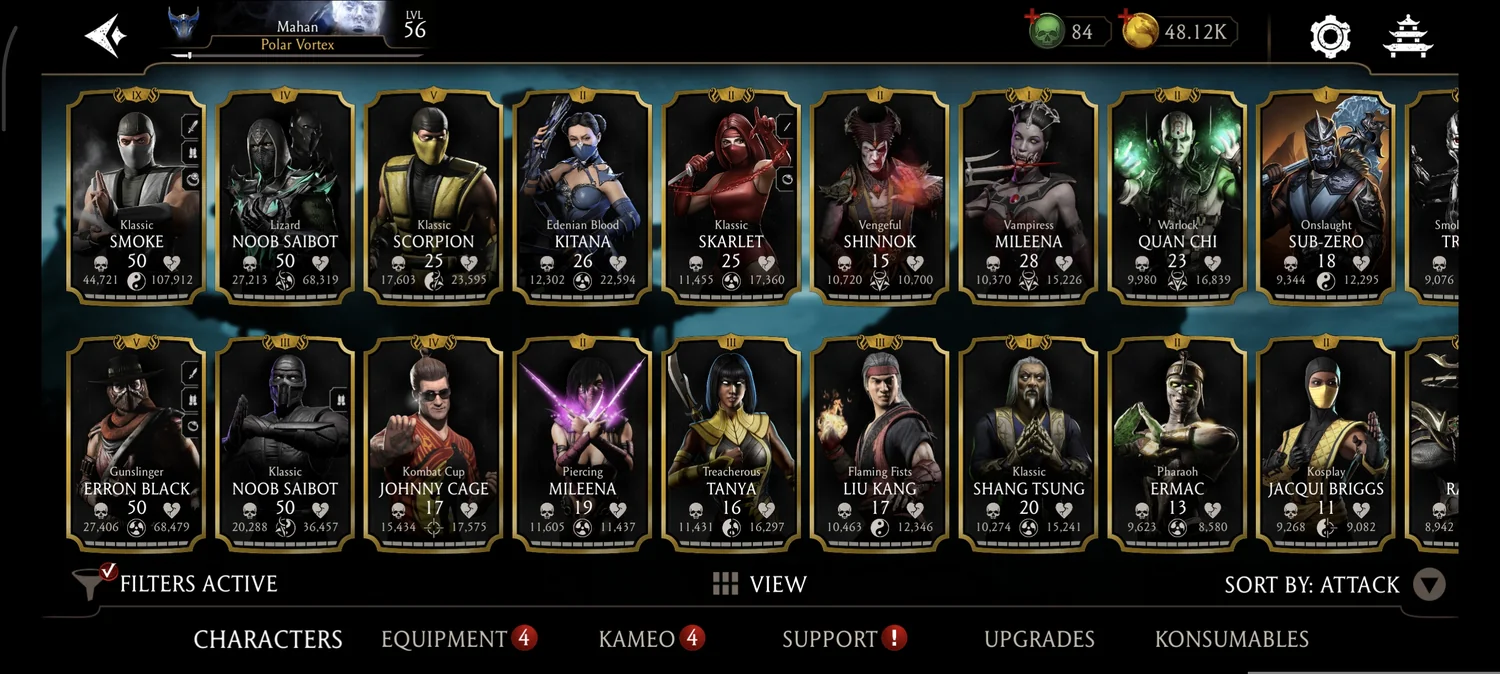This screenshot has height=674, width=1500.
Task: Switch to the Kameo tab
Action: pos(637,639)
